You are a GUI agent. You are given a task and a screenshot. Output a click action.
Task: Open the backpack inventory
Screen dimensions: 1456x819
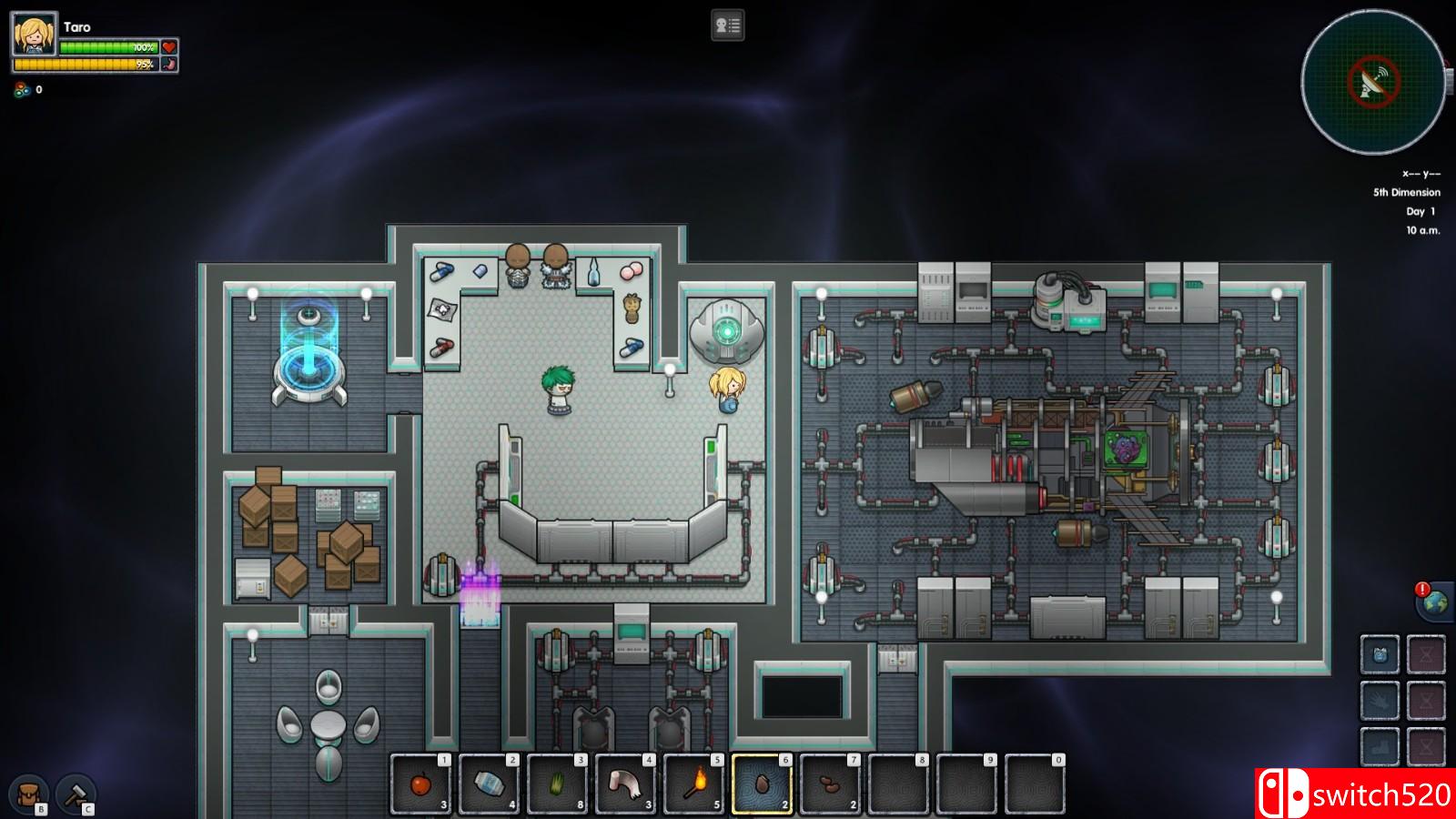coord(28,794)
